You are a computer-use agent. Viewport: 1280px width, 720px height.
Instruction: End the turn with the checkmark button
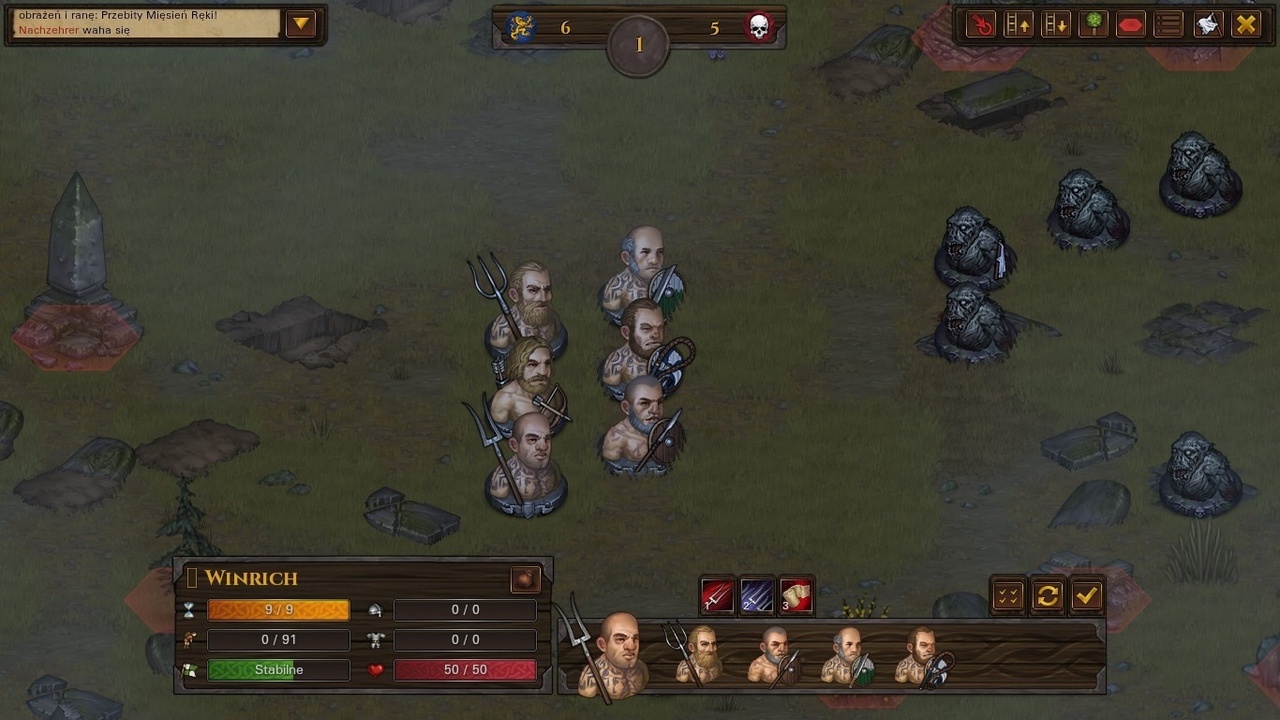(1086, 596)
